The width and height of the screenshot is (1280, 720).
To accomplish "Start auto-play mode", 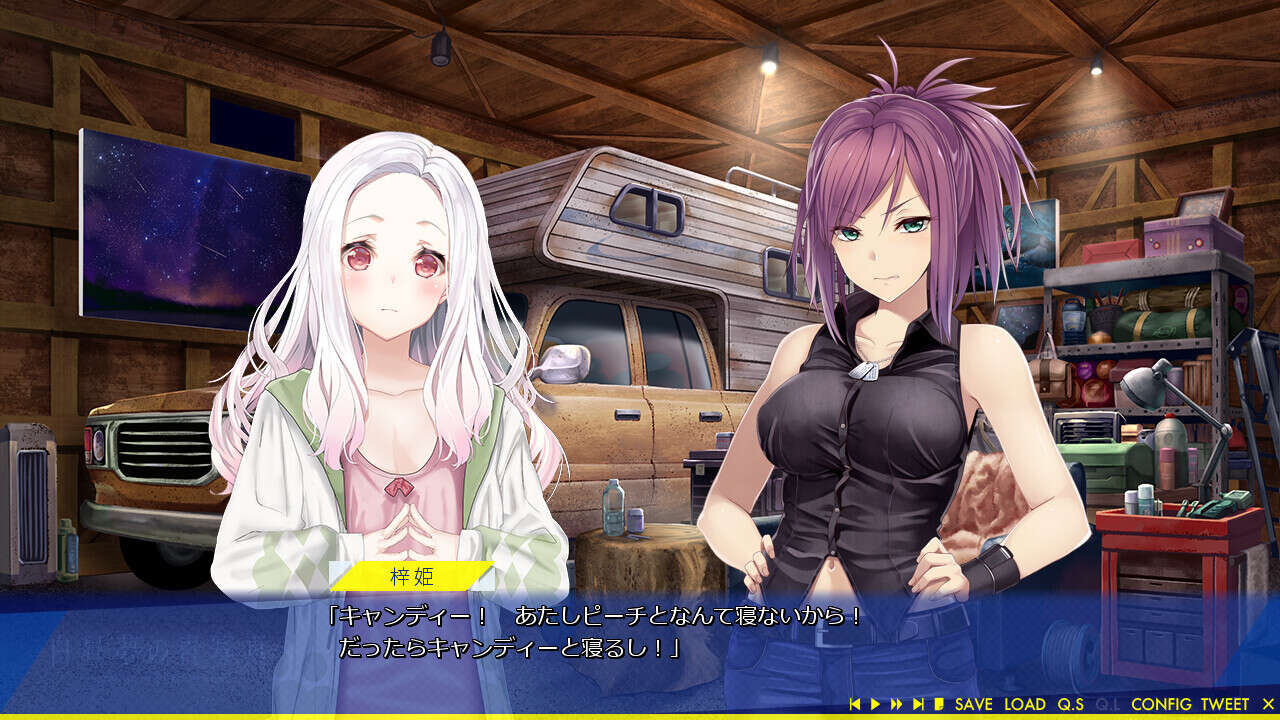I will pyautogui.click(x=875, y=705).
